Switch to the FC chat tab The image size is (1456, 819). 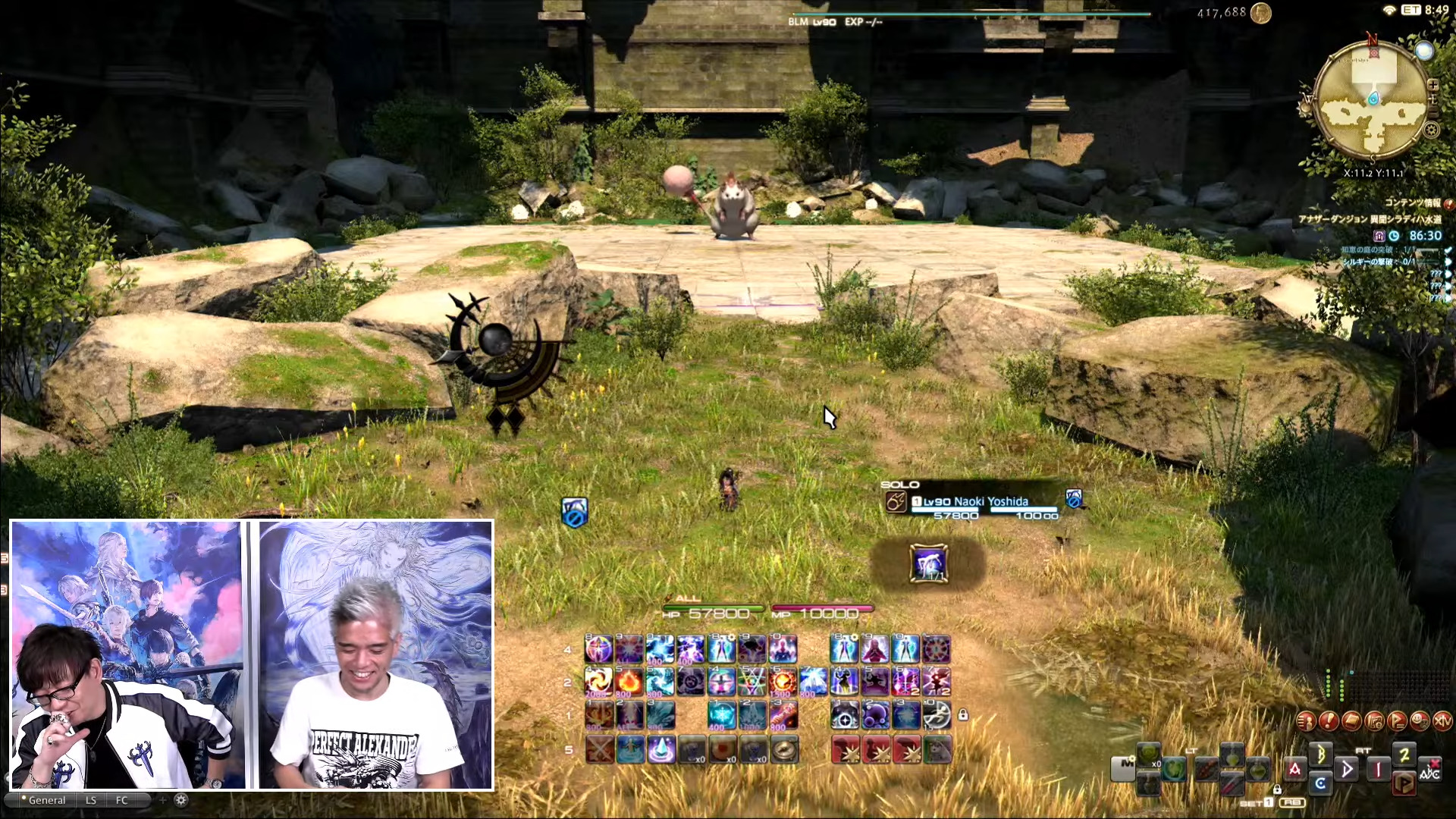click(122, 800)
